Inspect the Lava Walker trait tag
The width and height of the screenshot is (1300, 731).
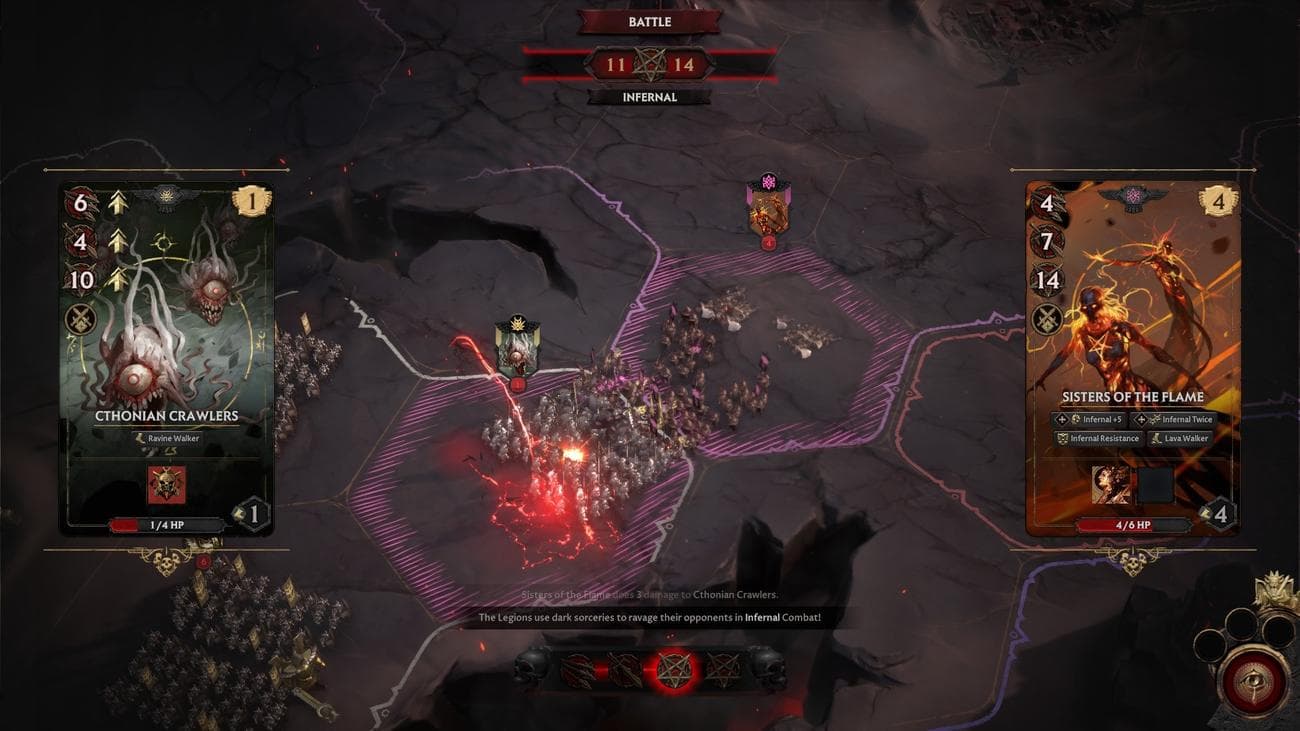coord(1180,438)
